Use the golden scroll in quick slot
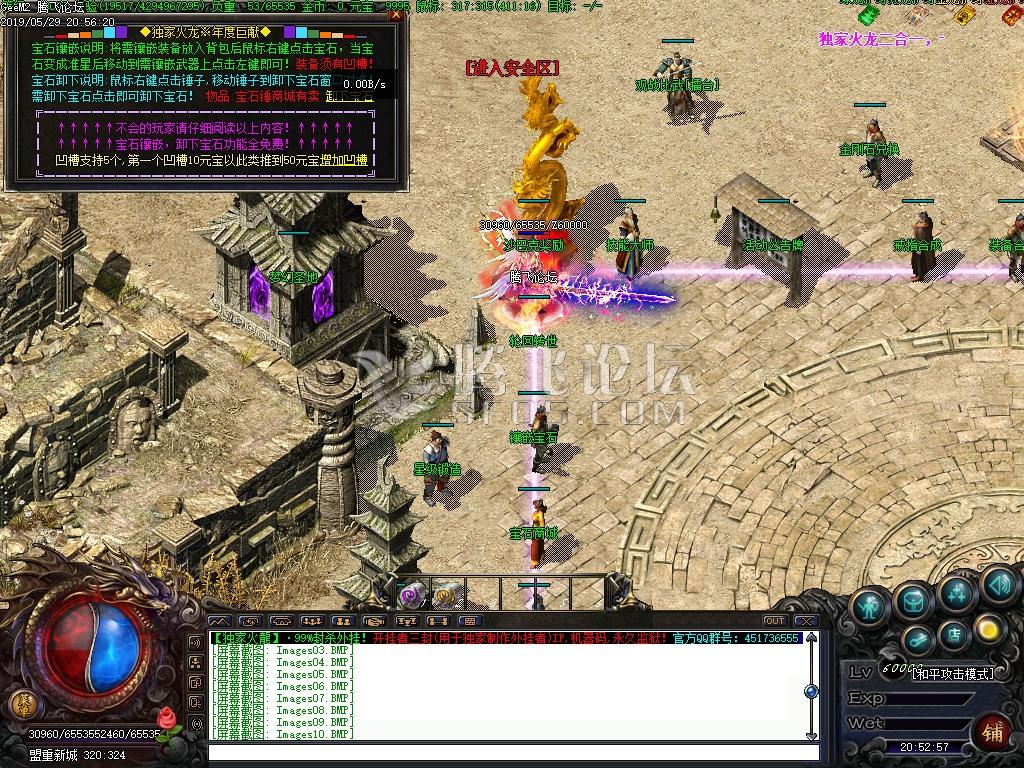 445,596
